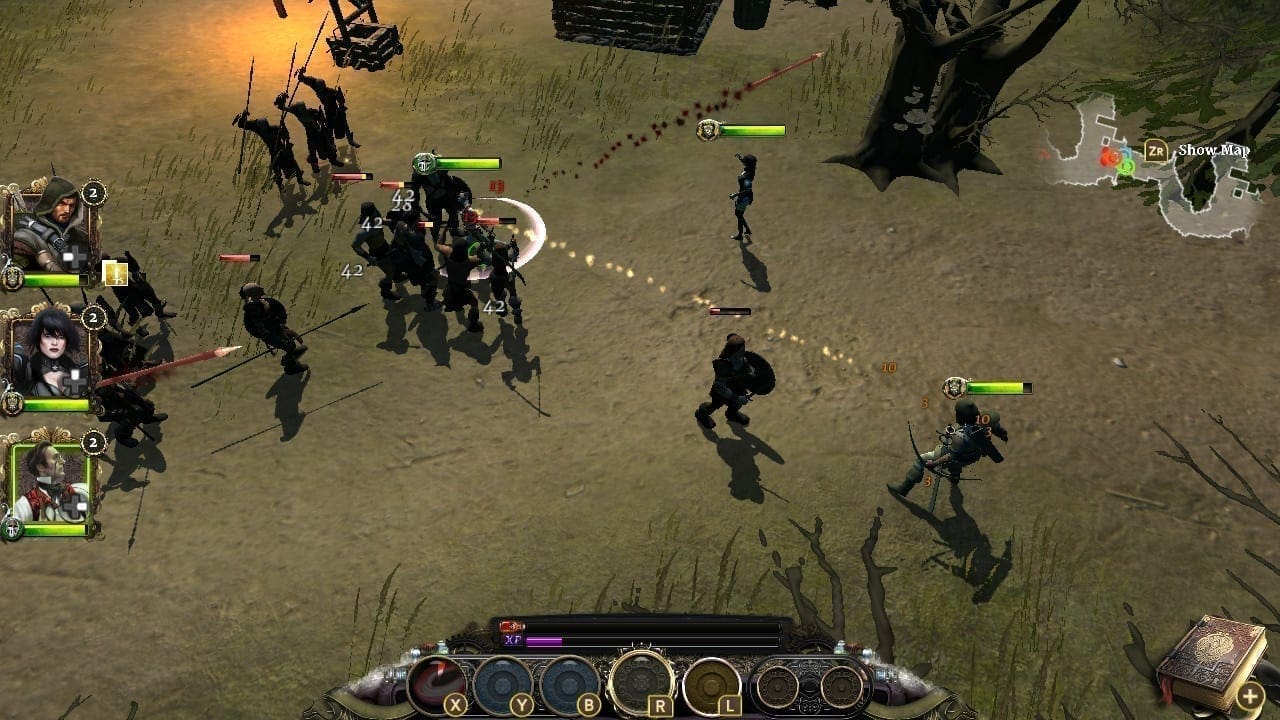The height and width of the screenshot is (720, 1280).
Task: Select the hooded ranger party portrait
Action: tap(50, 228)
